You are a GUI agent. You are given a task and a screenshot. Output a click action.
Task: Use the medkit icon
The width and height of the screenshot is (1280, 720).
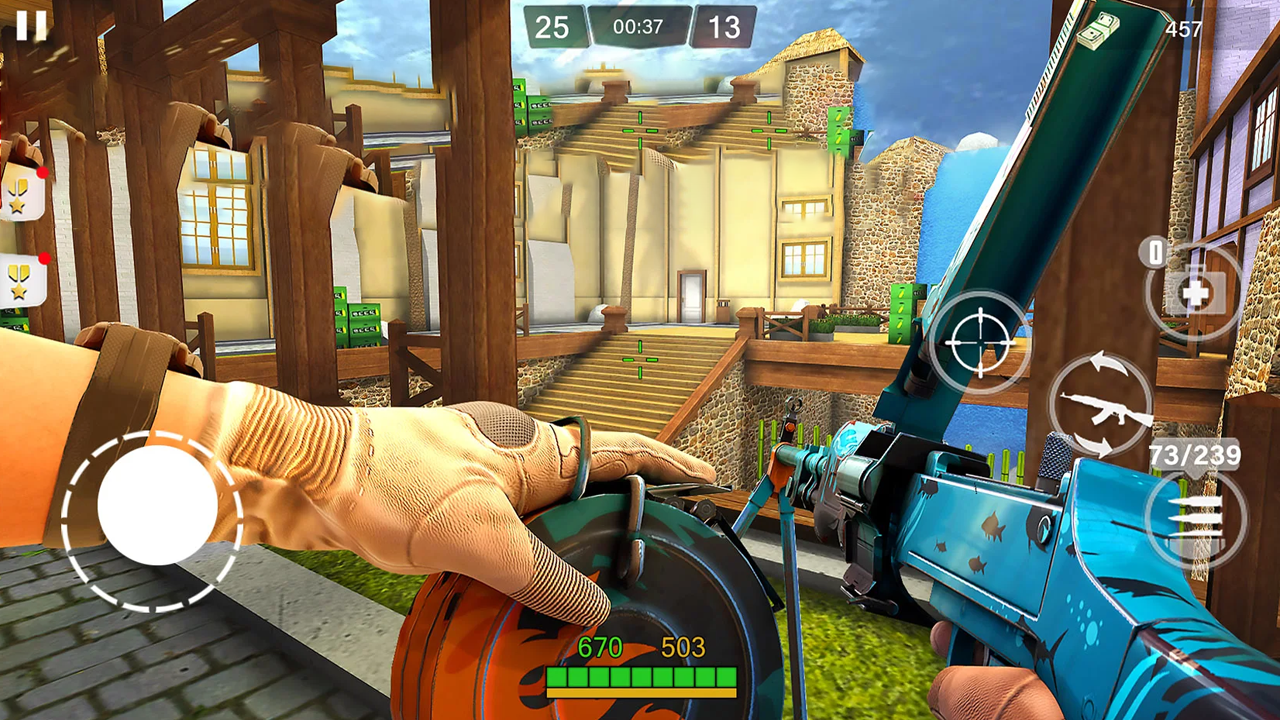(x=1196, y=295)
